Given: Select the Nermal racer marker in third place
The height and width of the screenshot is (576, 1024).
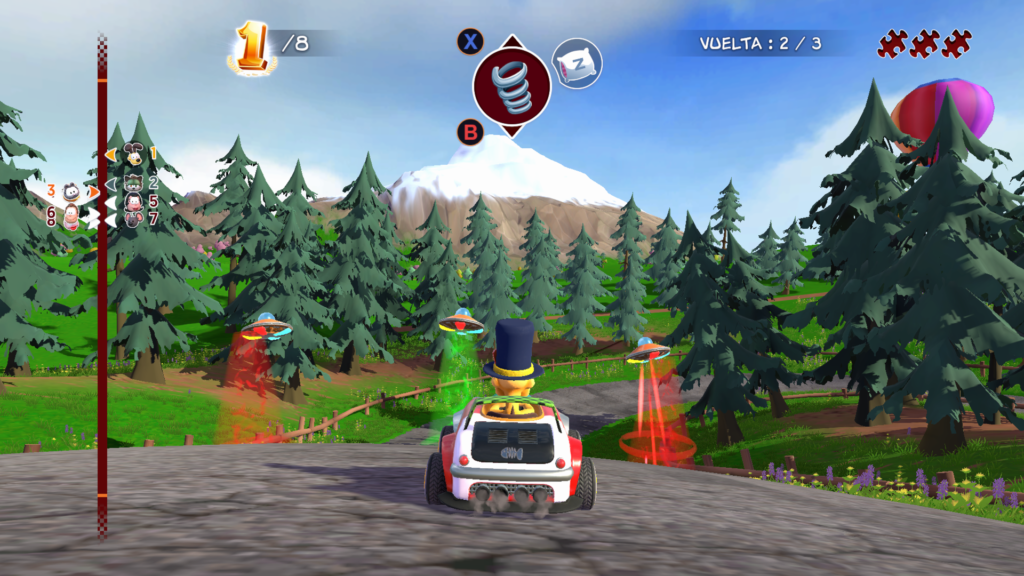Looking at the screenshot, I should [71, 192].
